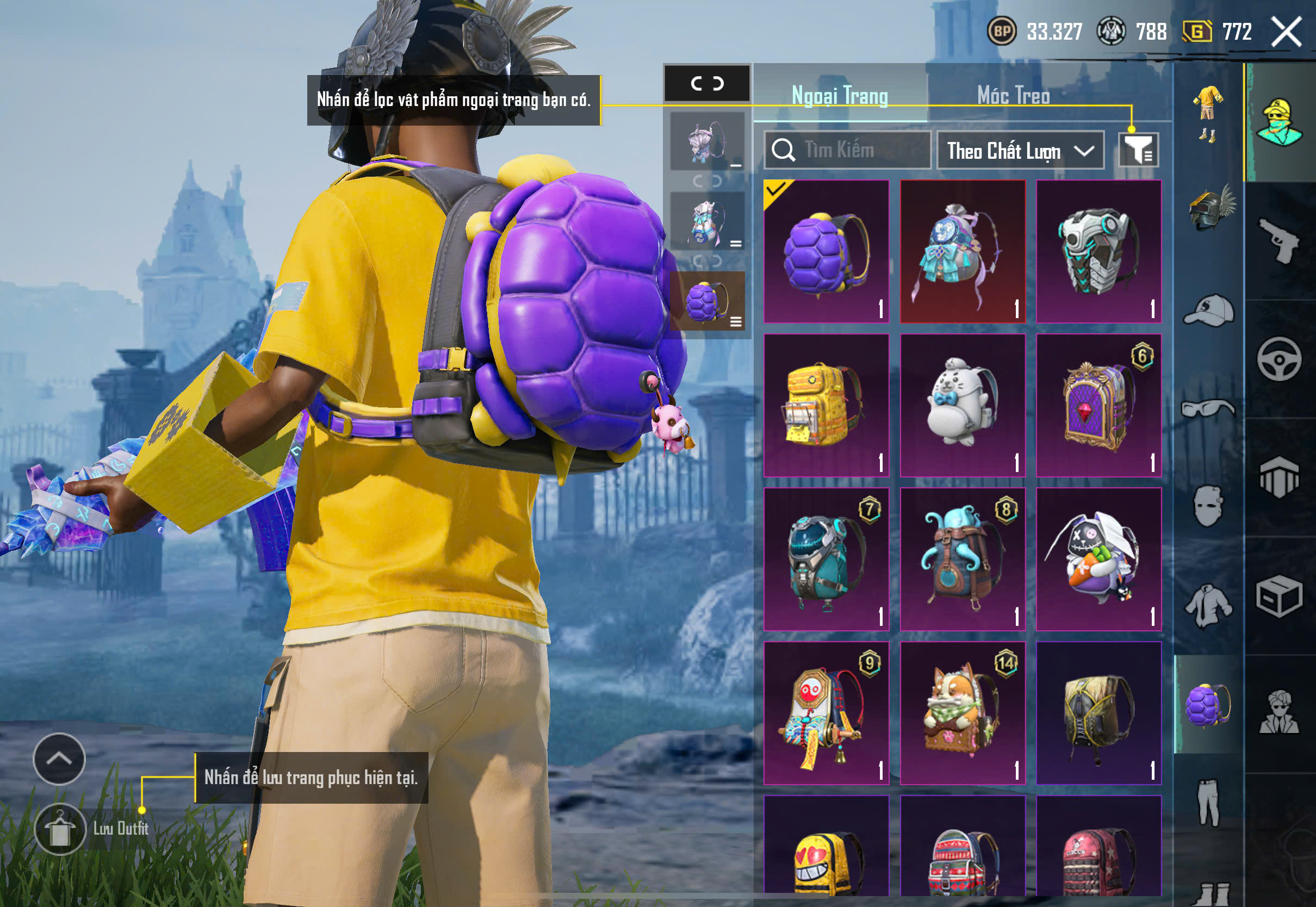The image size is (1316, 907).
Task: Open the pistol weapons category
Action: click(x=1278, y=241)
